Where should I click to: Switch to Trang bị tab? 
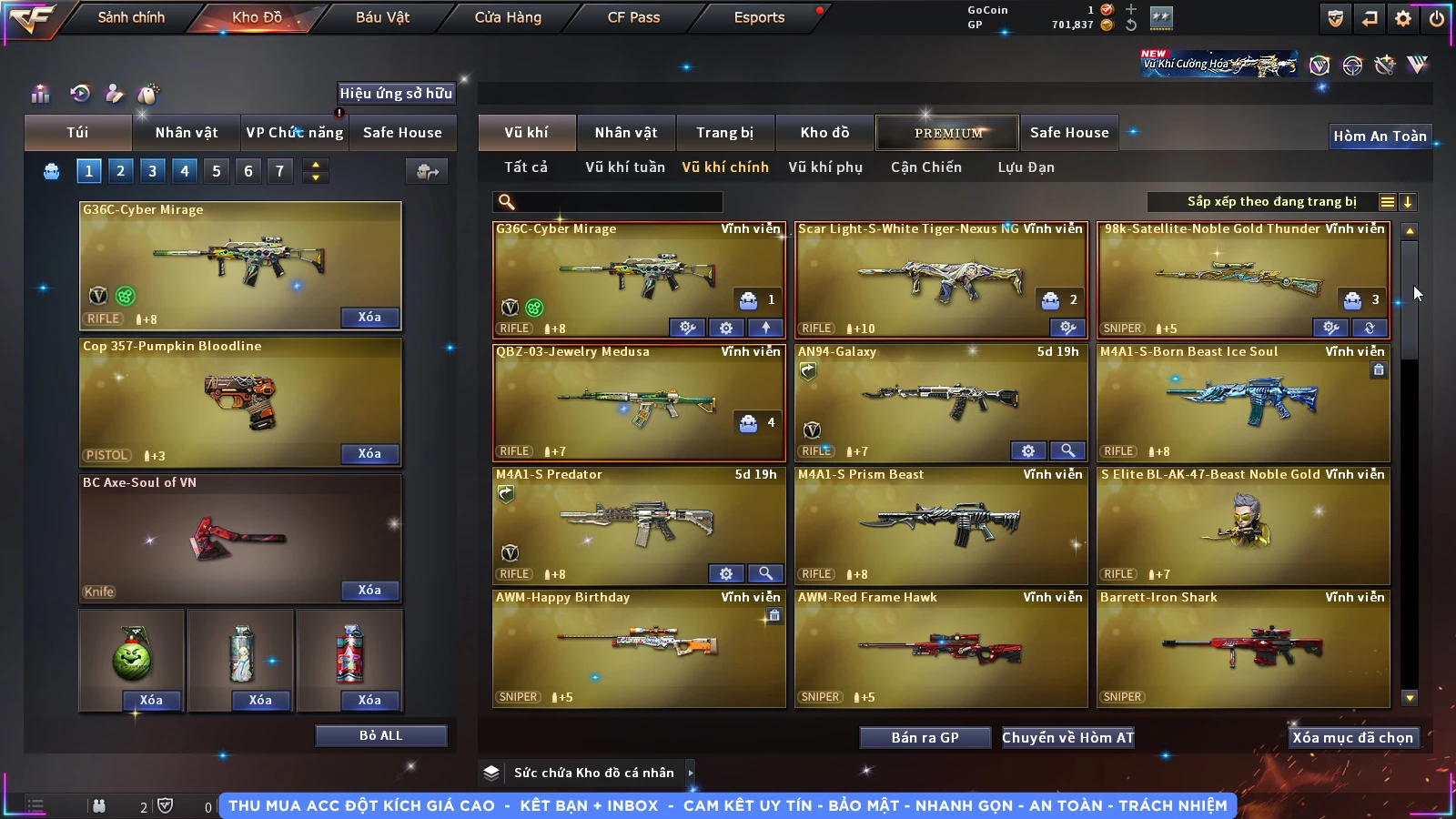[x=724, y=133]
